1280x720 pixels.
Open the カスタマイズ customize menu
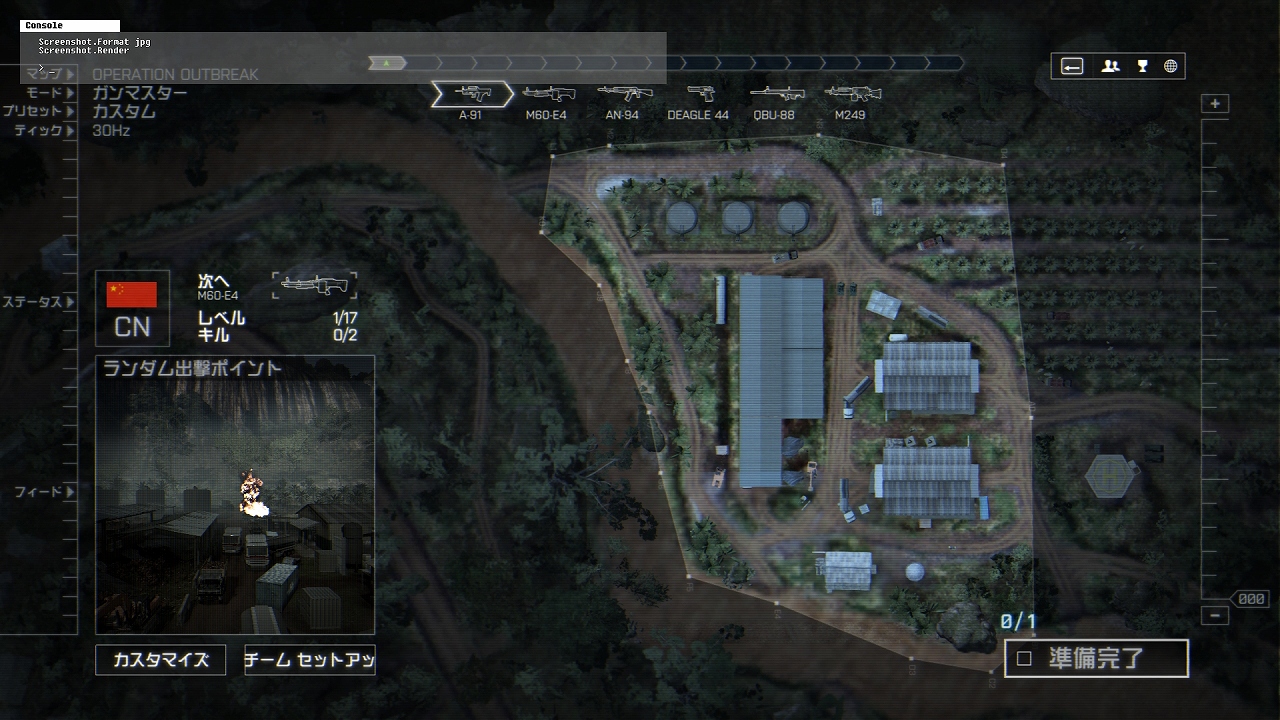click(160, 660)
